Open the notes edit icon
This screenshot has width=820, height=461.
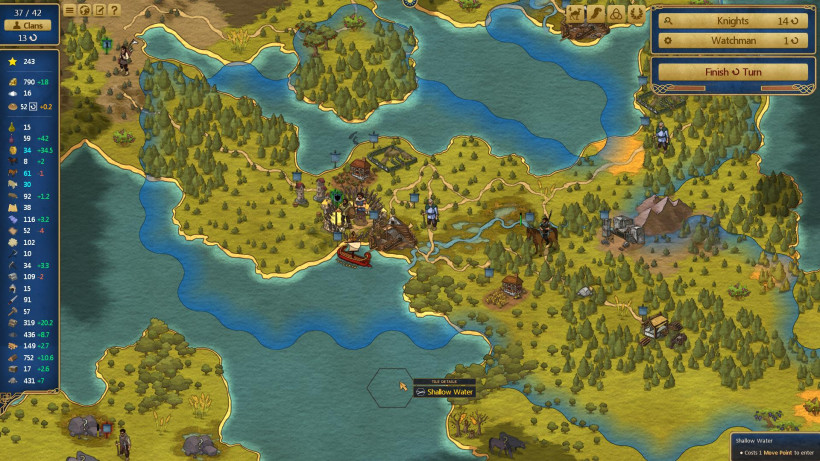click(99, 11)
